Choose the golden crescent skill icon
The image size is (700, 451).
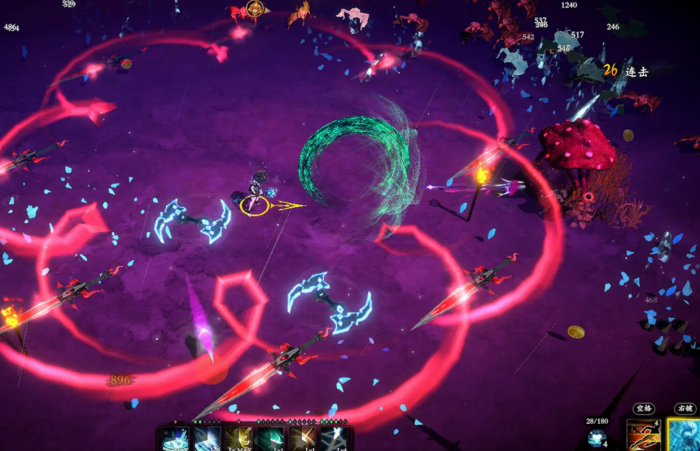click(238, 439)
